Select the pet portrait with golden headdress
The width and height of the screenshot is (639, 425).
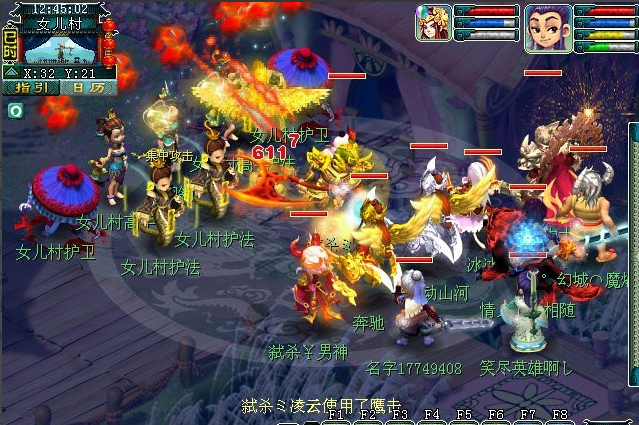[433, 23]
